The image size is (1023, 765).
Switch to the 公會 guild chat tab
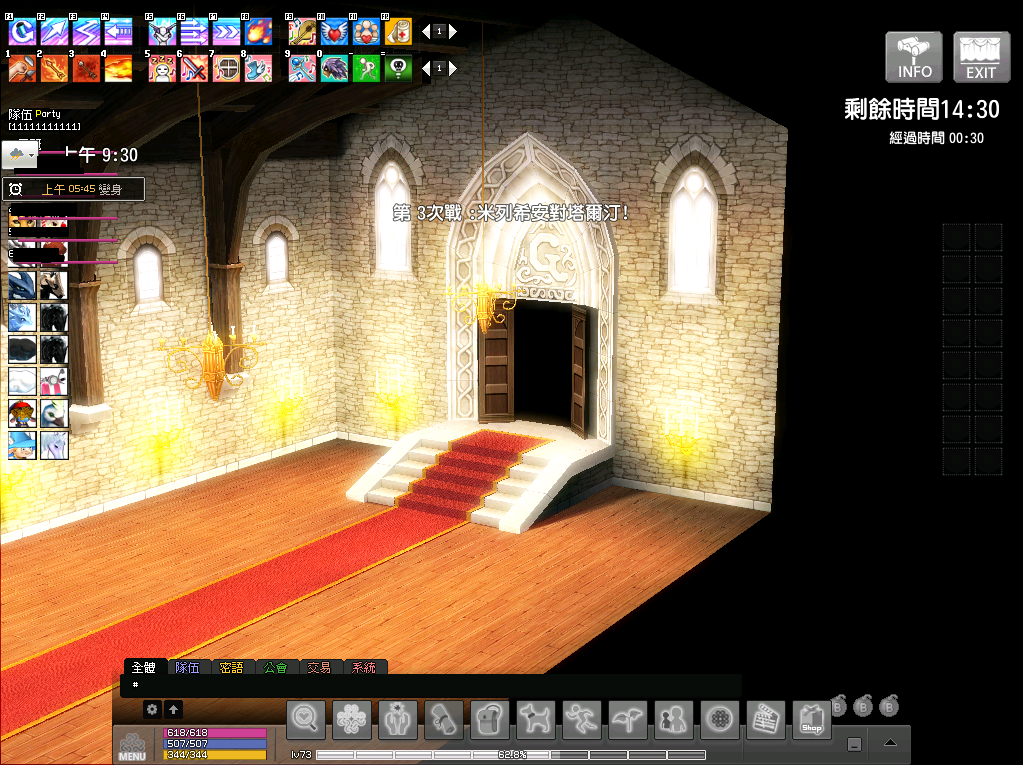pyautogui.click(x=275, y=667)
